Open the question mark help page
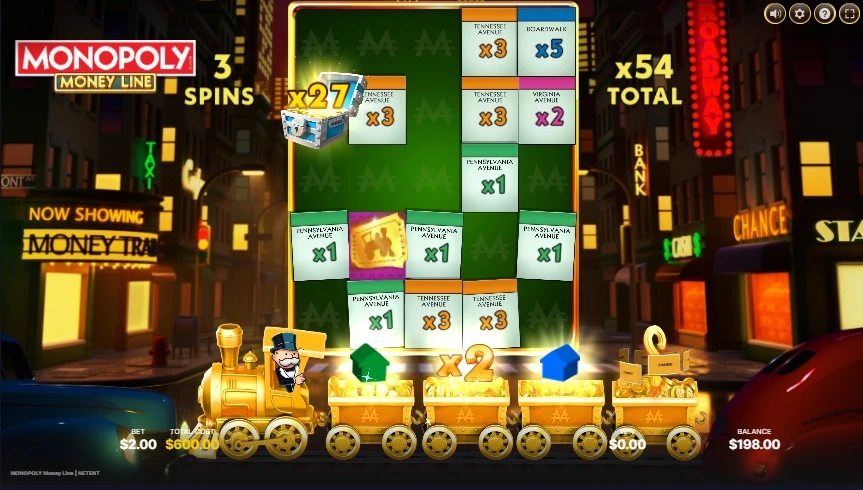This screenshot has width=863, height=490. coord(825,13)
